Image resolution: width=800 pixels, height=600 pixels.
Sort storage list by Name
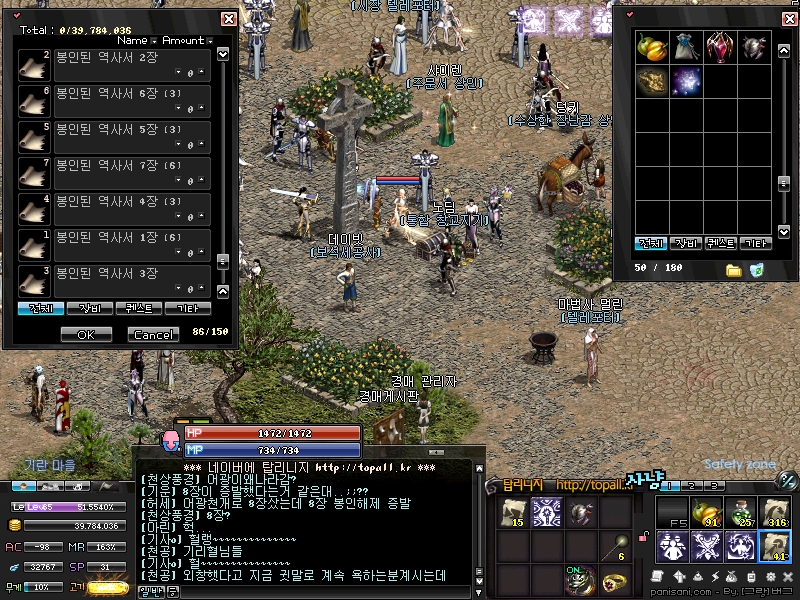click(133, 41)
